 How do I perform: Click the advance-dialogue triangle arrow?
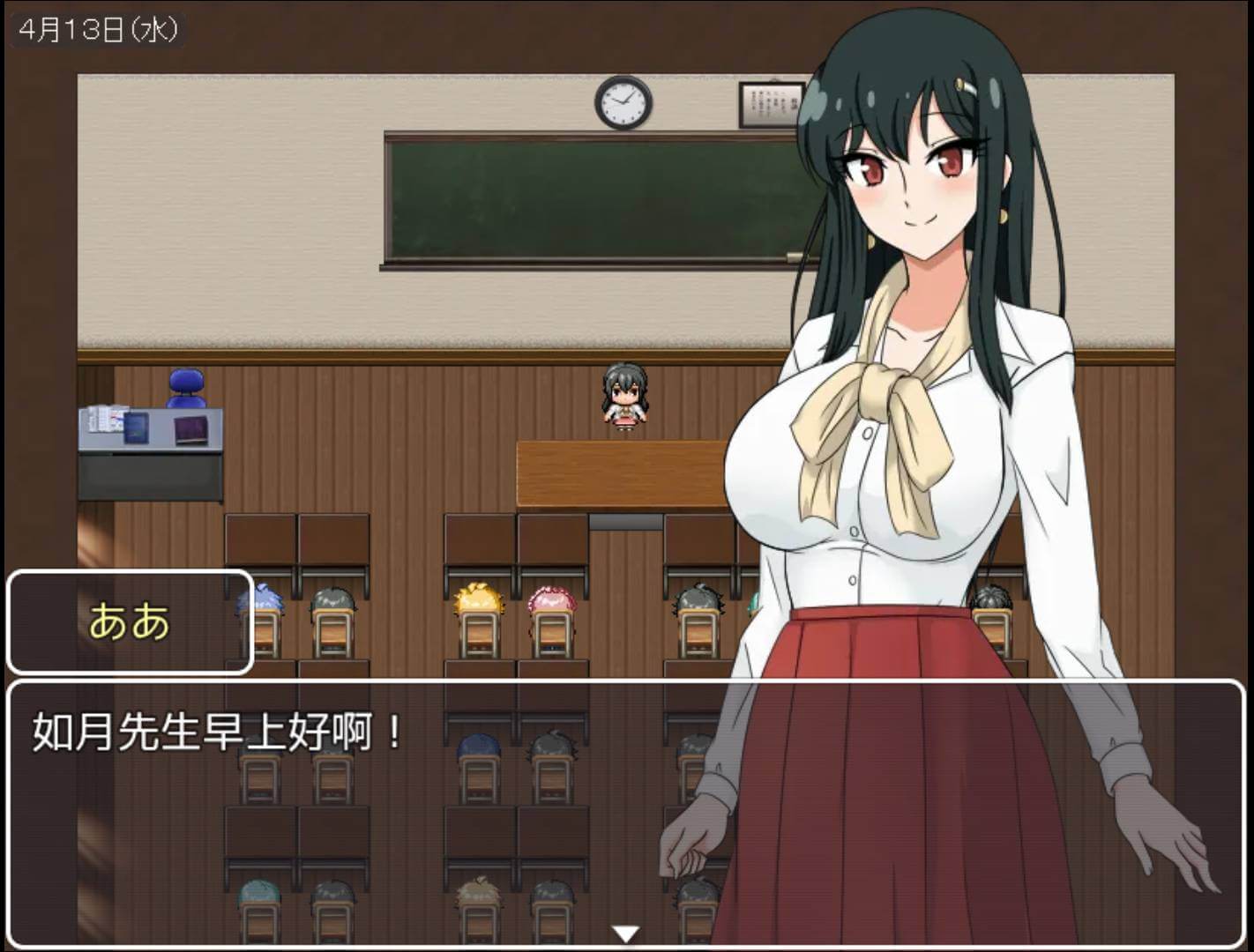click(x=627, y=929)
